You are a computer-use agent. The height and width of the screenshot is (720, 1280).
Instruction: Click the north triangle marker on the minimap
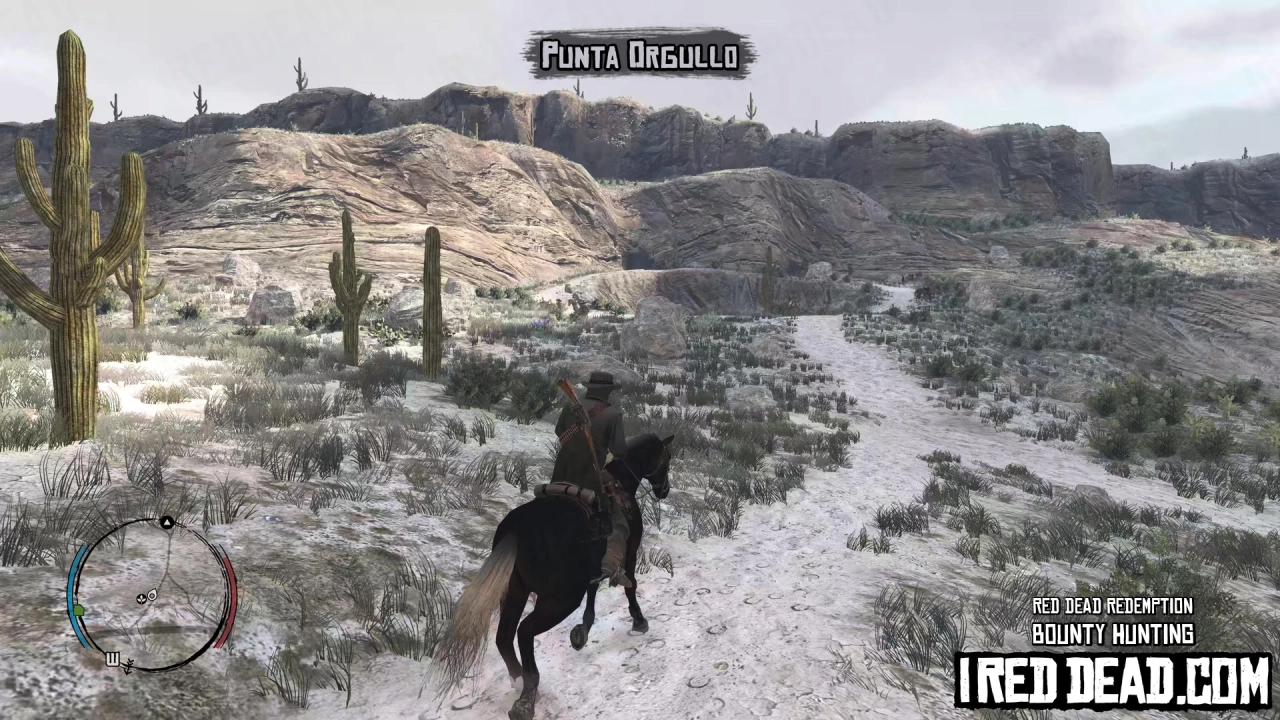point(167,522)
